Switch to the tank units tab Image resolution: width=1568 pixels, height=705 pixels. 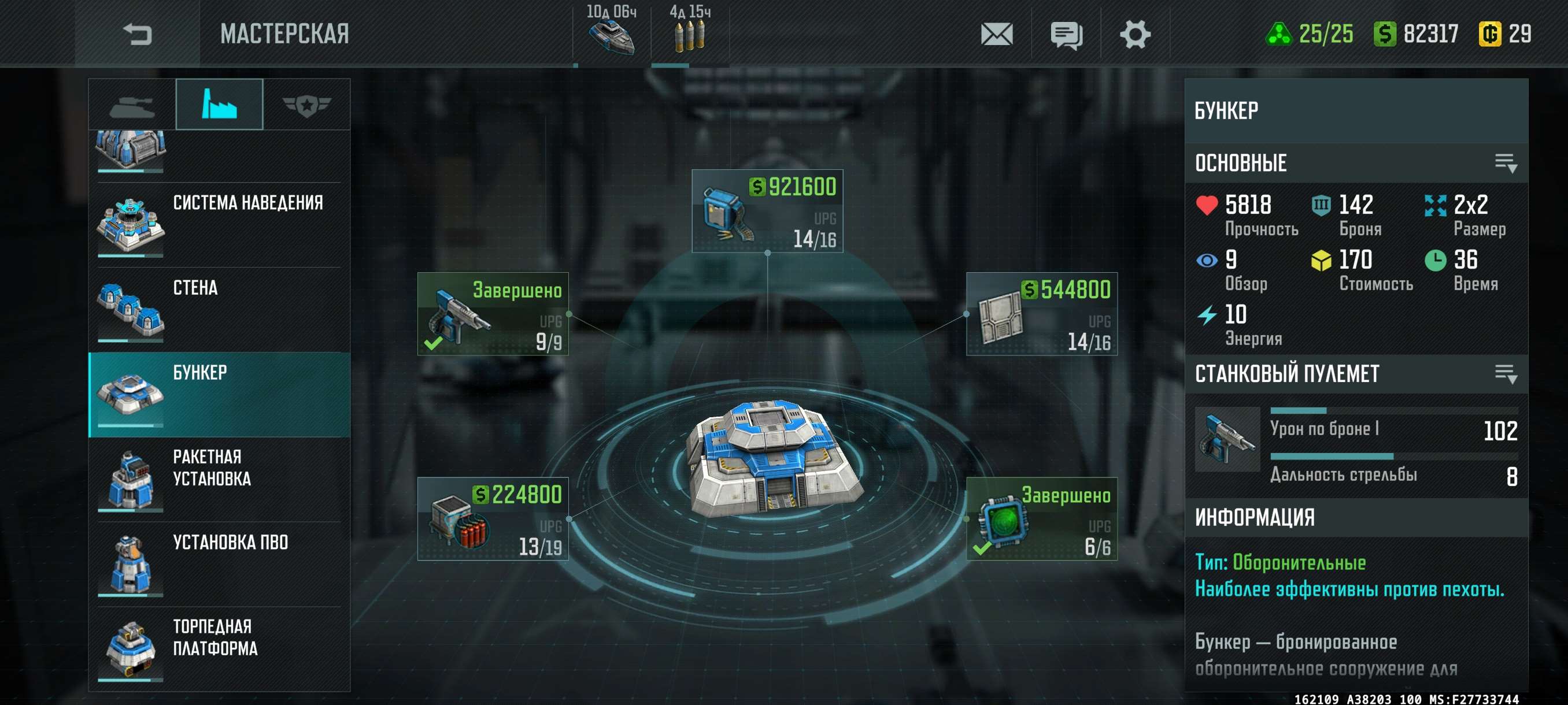click(x=132, y=105)
